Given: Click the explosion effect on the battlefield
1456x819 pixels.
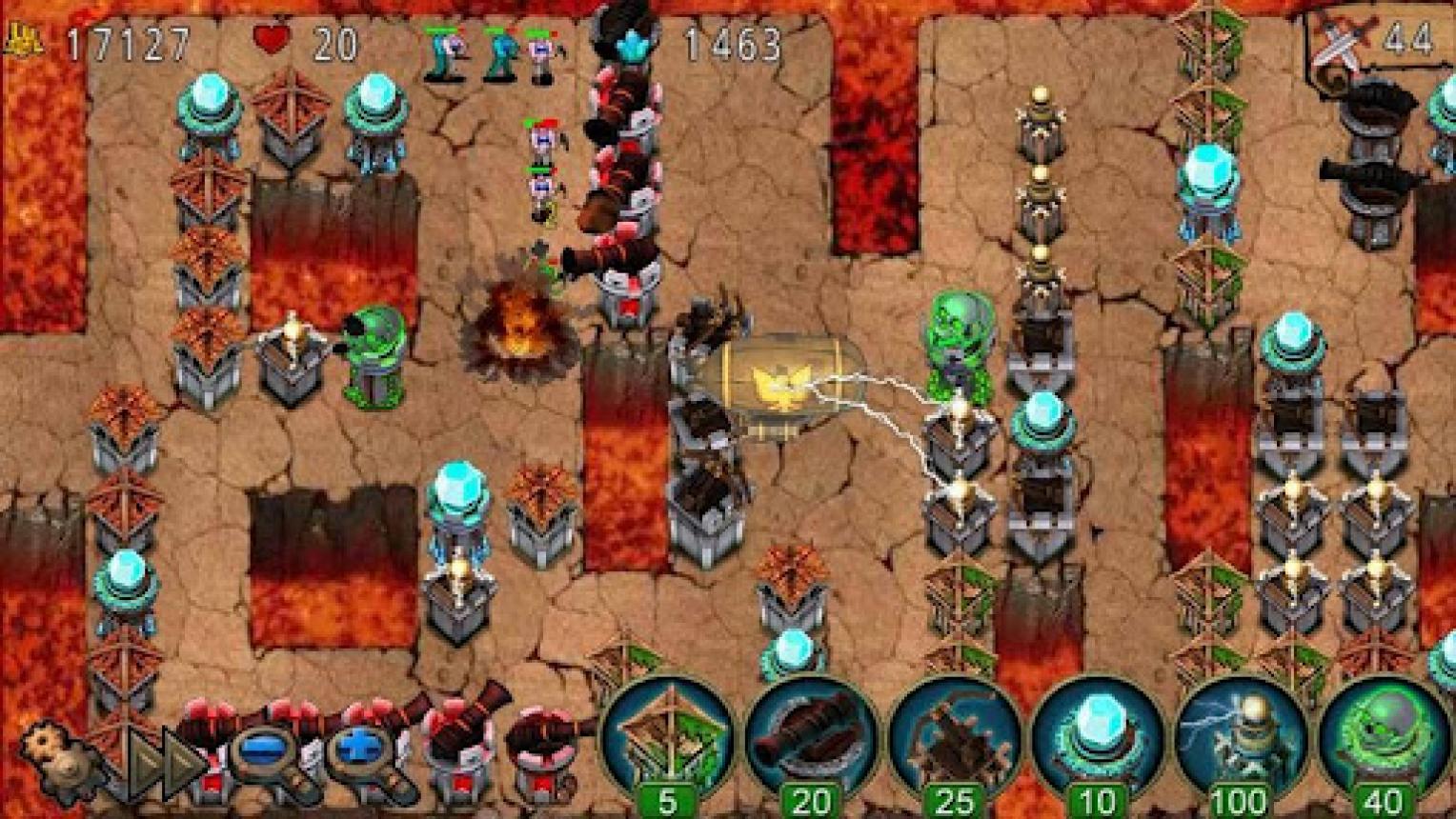Looking at the screenshot, I should click(x=519, y=324).
